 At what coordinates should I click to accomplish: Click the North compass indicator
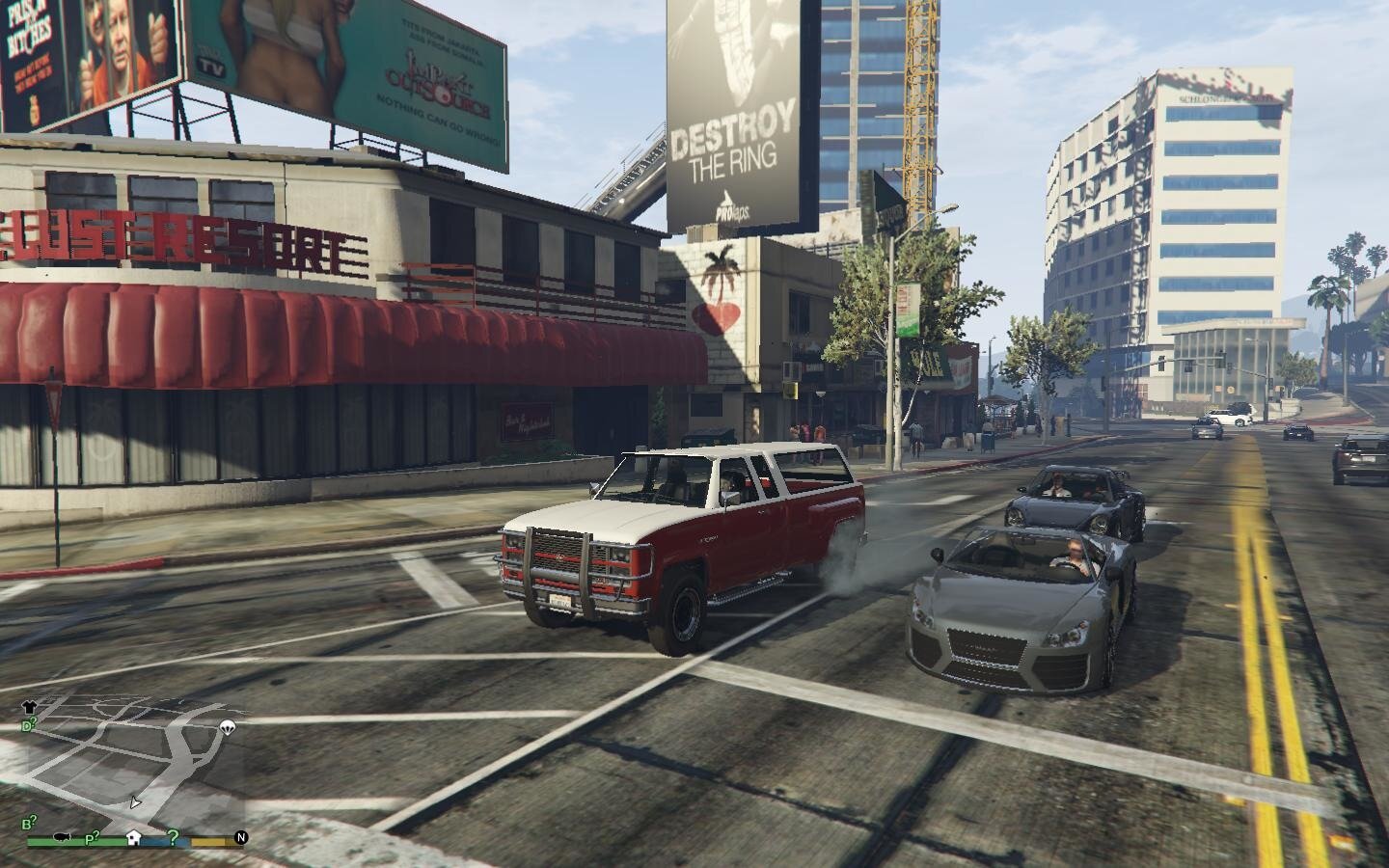241,837
